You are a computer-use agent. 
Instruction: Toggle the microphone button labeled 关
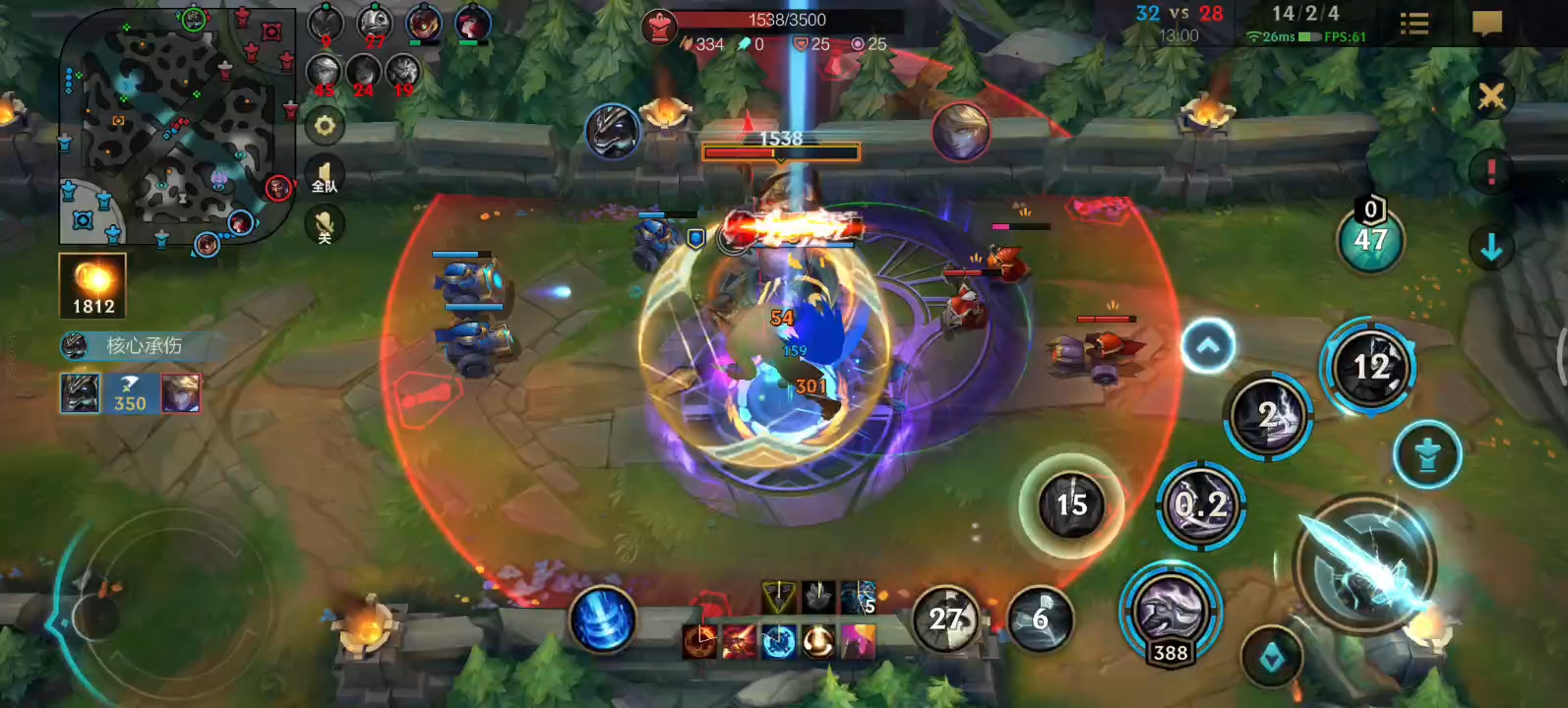pos(324,228)
